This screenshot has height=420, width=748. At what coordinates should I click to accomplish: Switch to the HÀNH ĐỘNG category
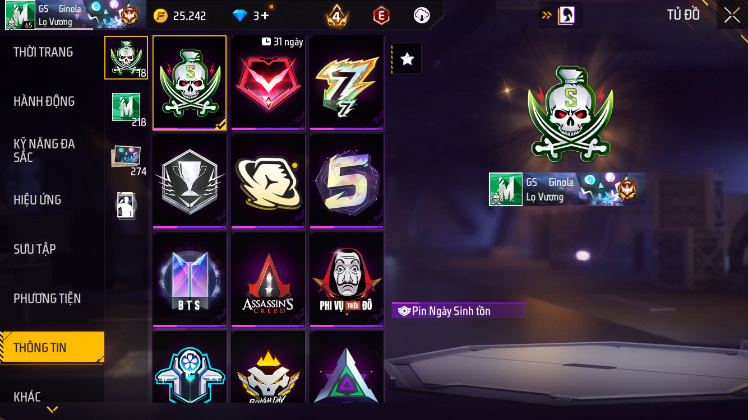pos(44,101)
